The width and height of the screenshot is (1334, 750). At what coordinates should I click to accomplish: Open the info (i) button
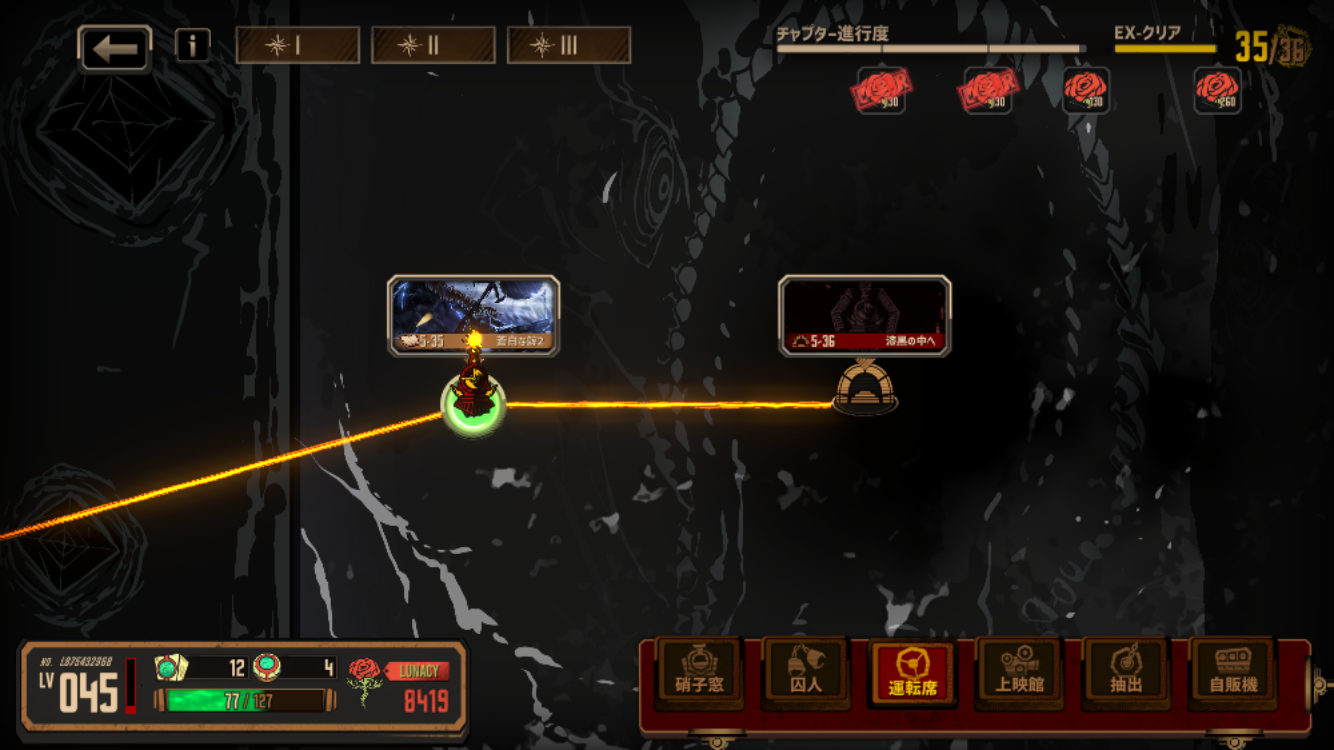click(x=192, y=45)
